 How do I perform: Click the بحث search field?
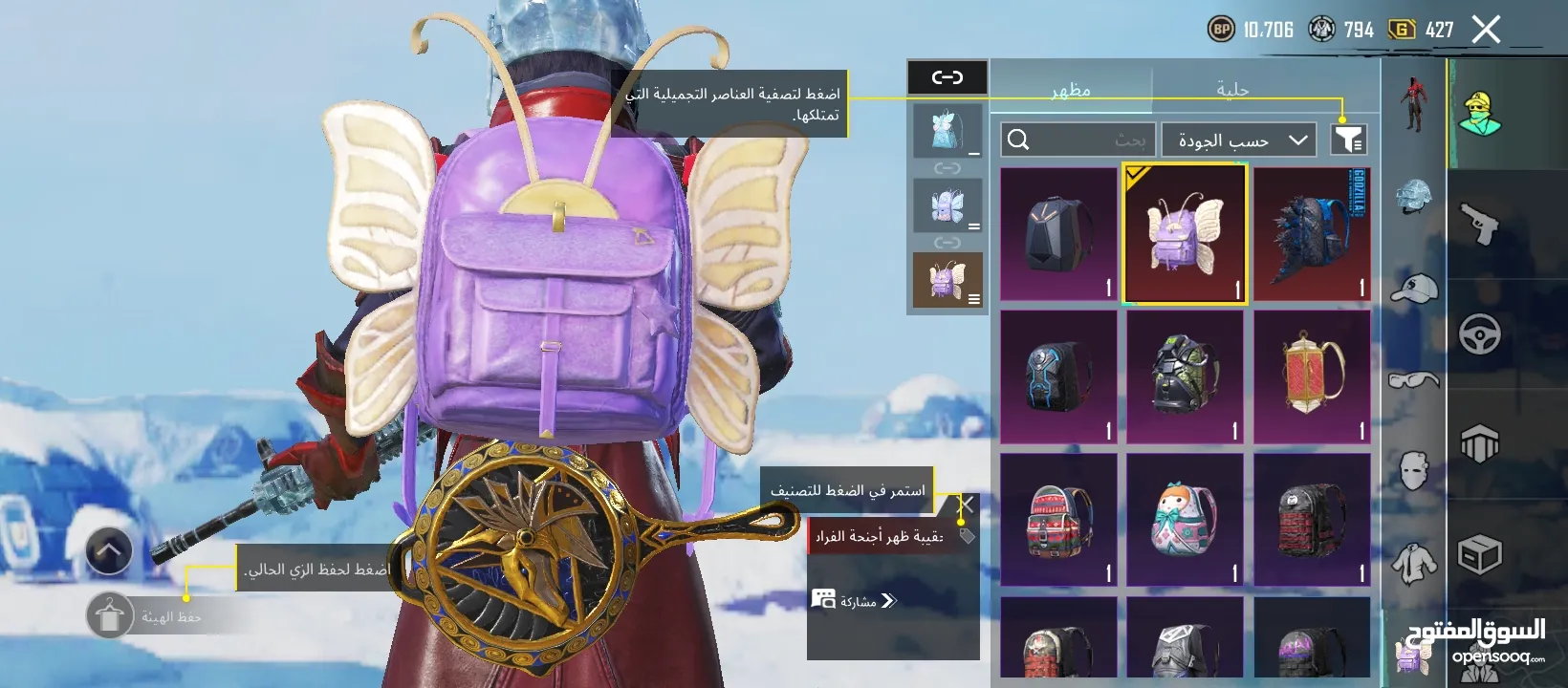(x=1078, y=140)
